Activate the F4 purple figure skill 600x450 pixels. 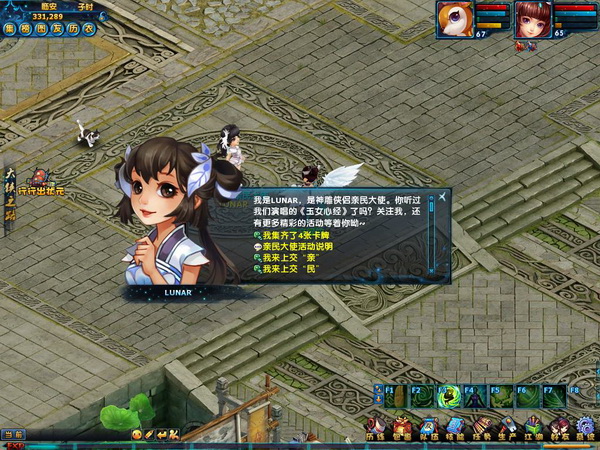point(474,397)
